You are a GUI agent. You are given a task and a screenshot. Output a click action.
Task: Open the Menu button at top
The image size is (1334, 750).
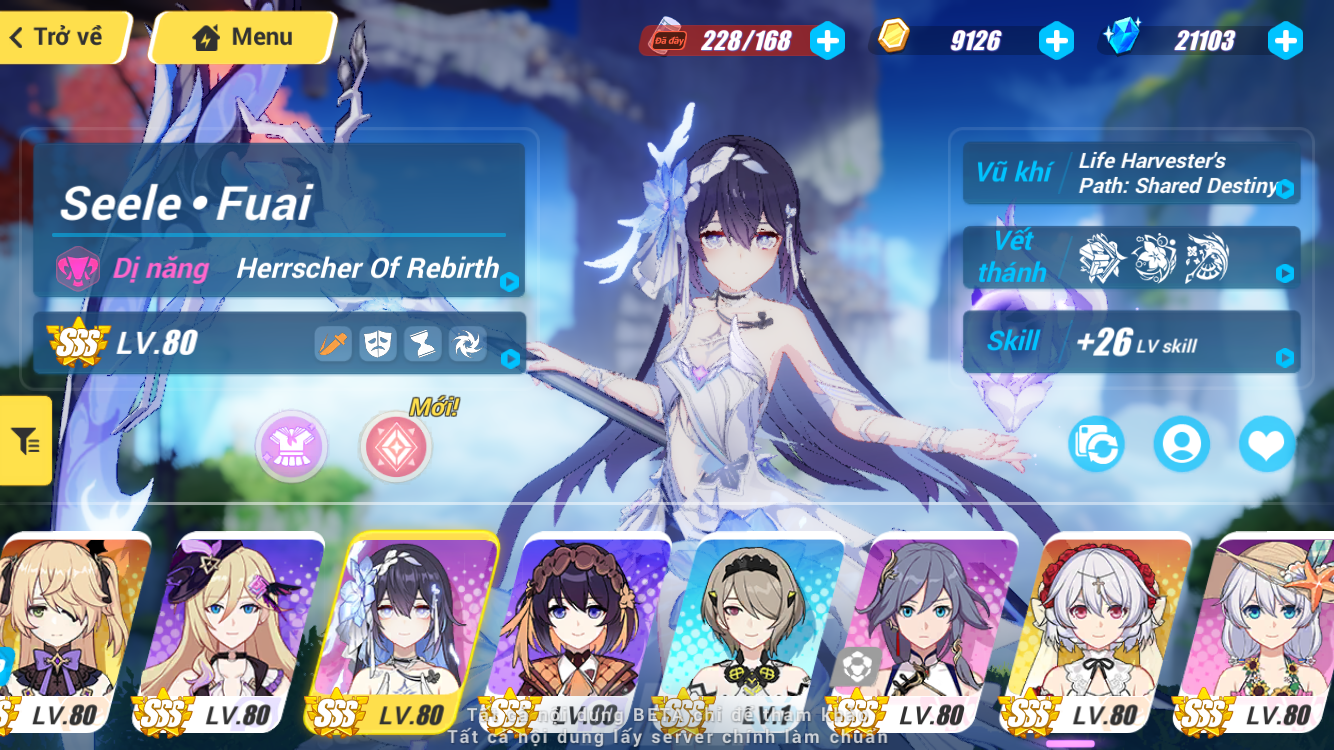[242, 36]
